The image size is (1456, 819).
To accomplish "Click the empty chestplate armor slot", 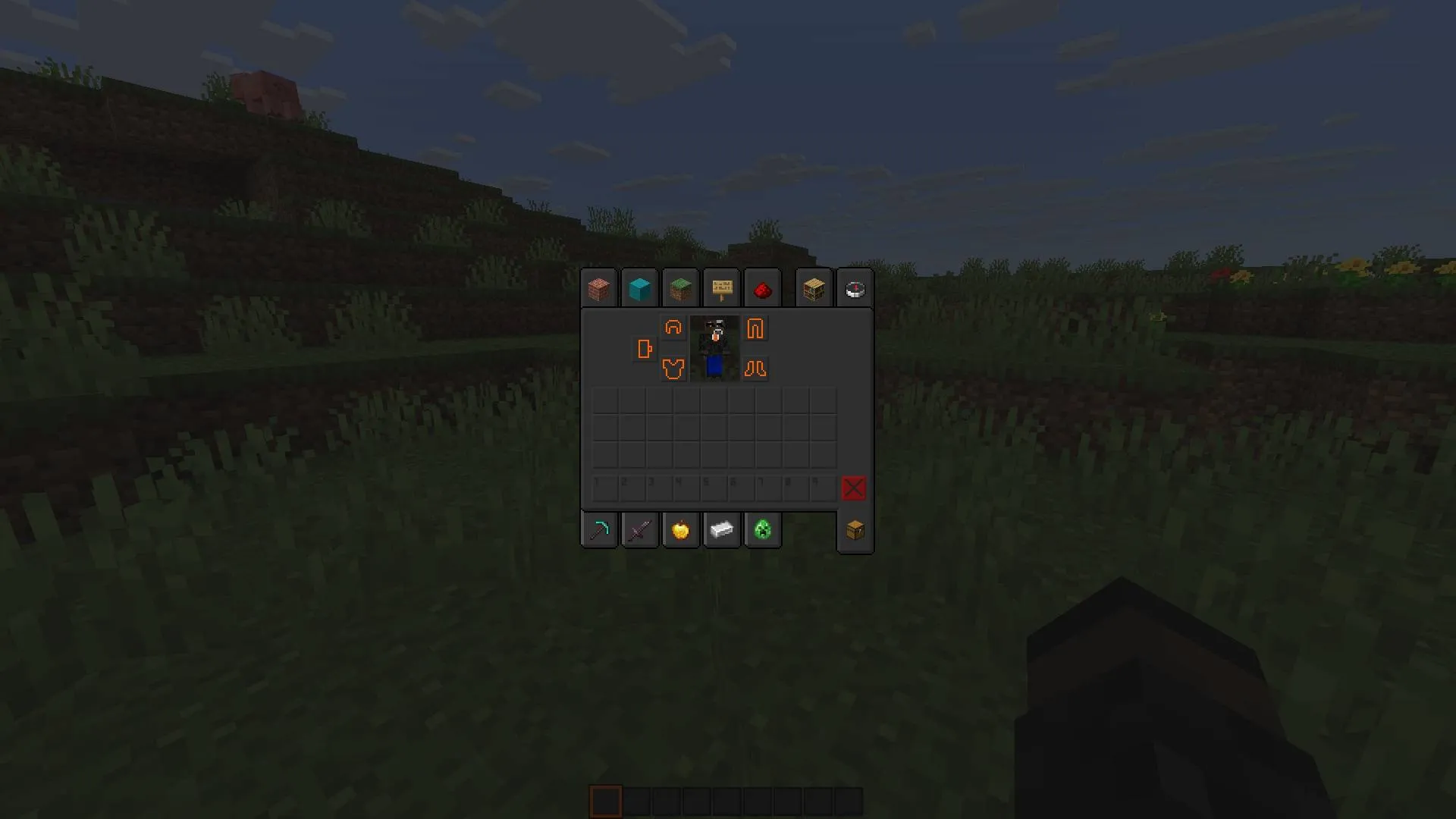I will tap(673, 369).
